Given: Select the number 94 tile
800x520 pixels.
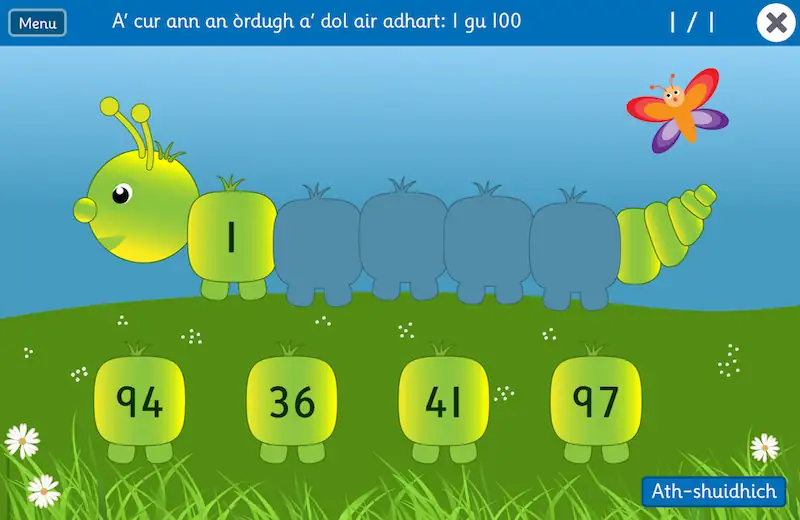Looking at the screenshot, I should click(140, 402).
